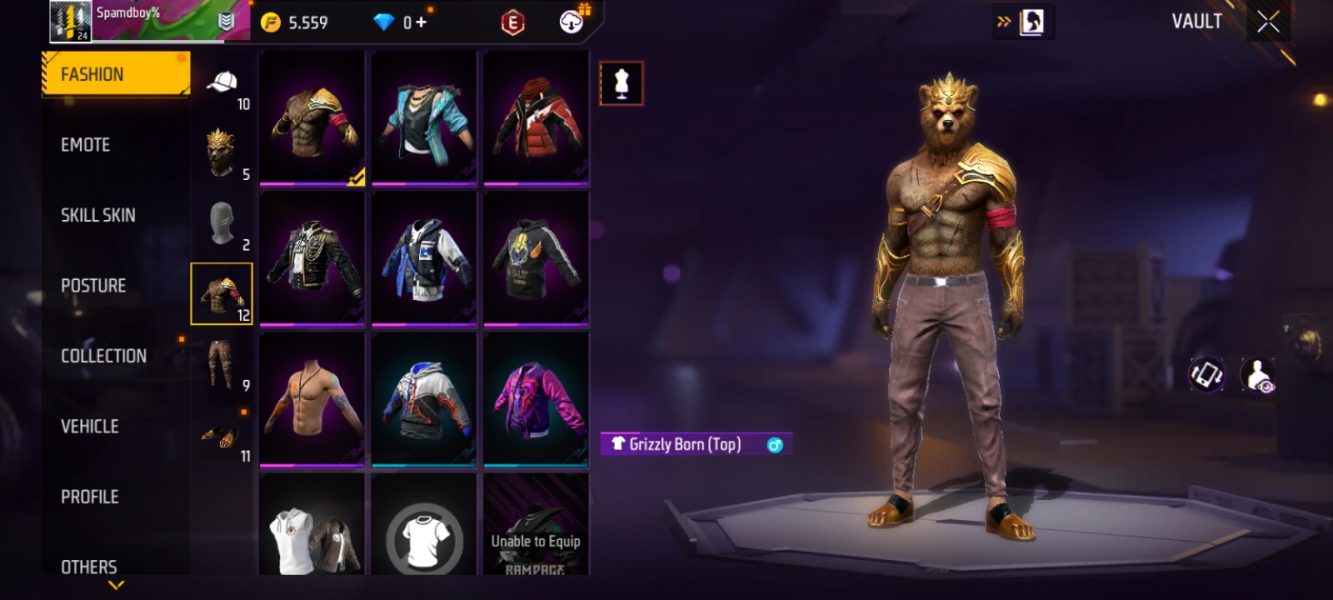Choose the bear mask subcategory

[x=222, y=153]
